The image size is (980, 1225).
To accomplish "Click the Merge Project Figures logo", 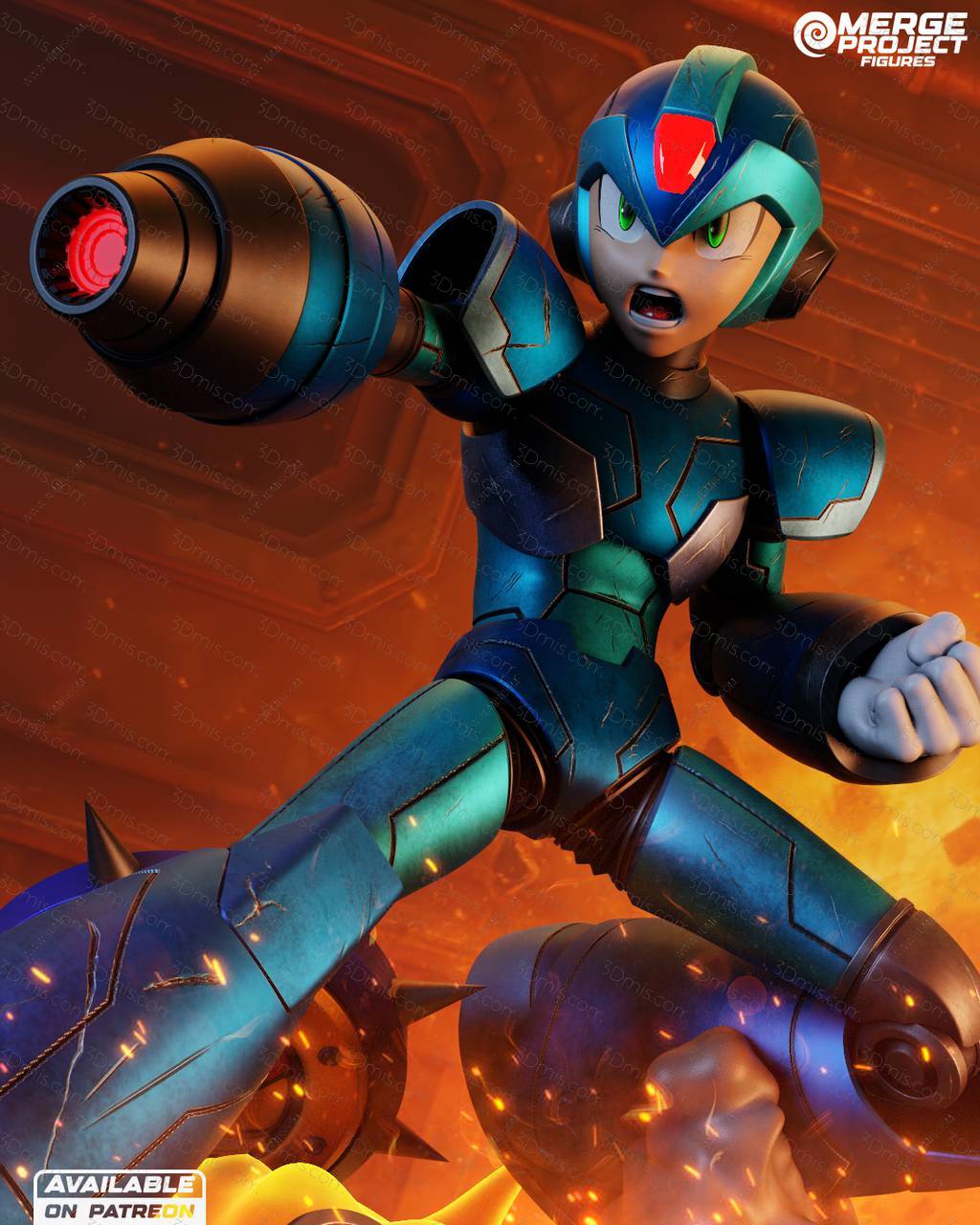I will [880, 38].
